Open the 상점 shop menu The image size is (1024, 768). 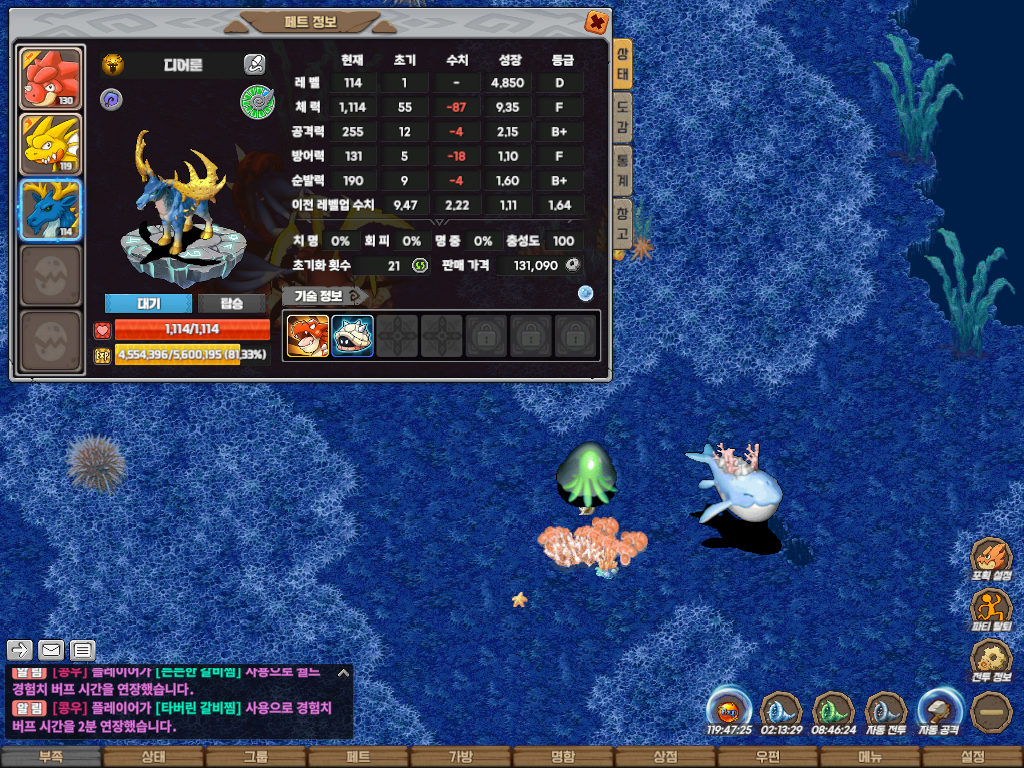665,757
